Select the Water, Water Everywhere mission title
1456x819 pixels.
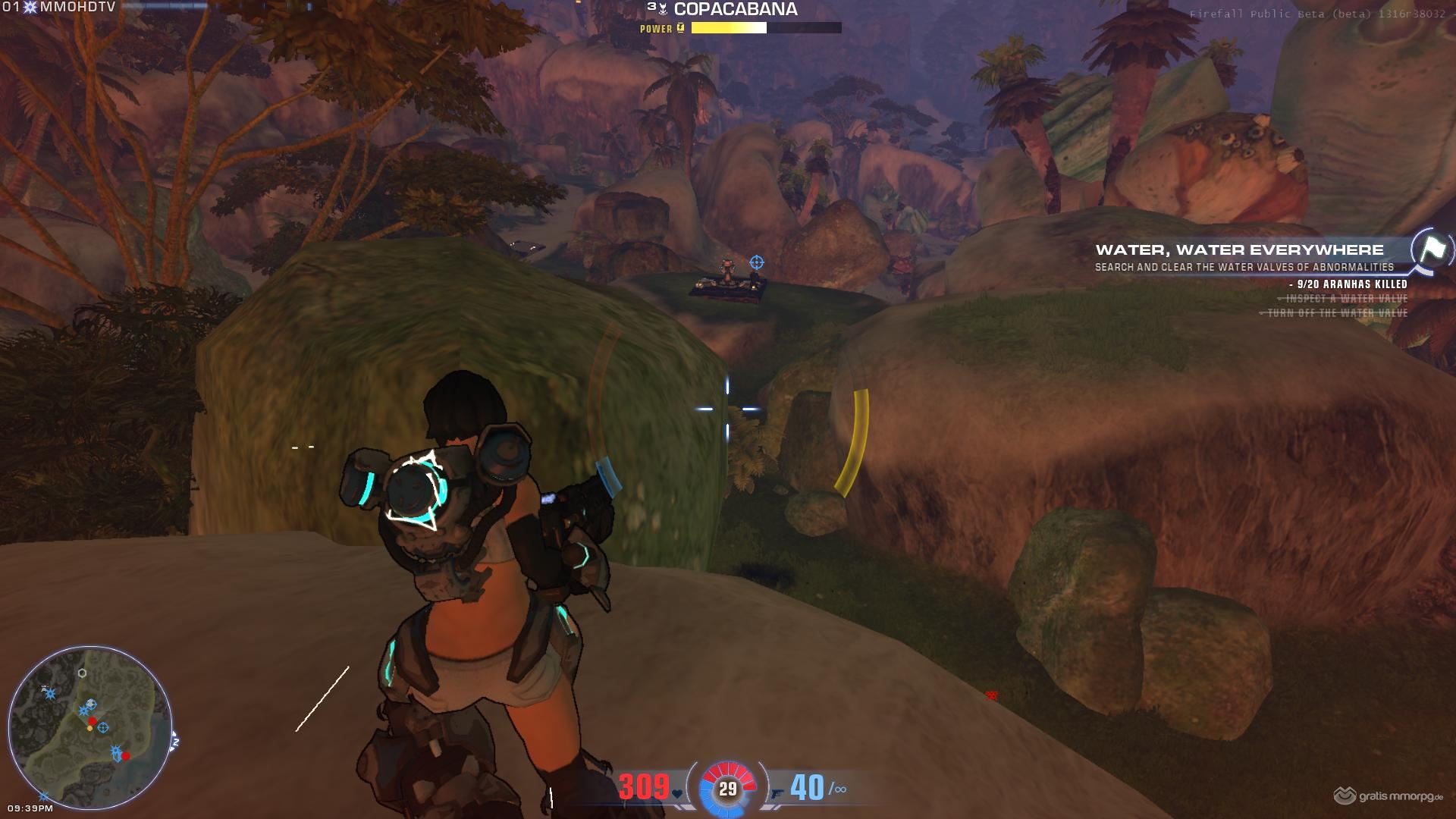click(x=1239, y=249)
